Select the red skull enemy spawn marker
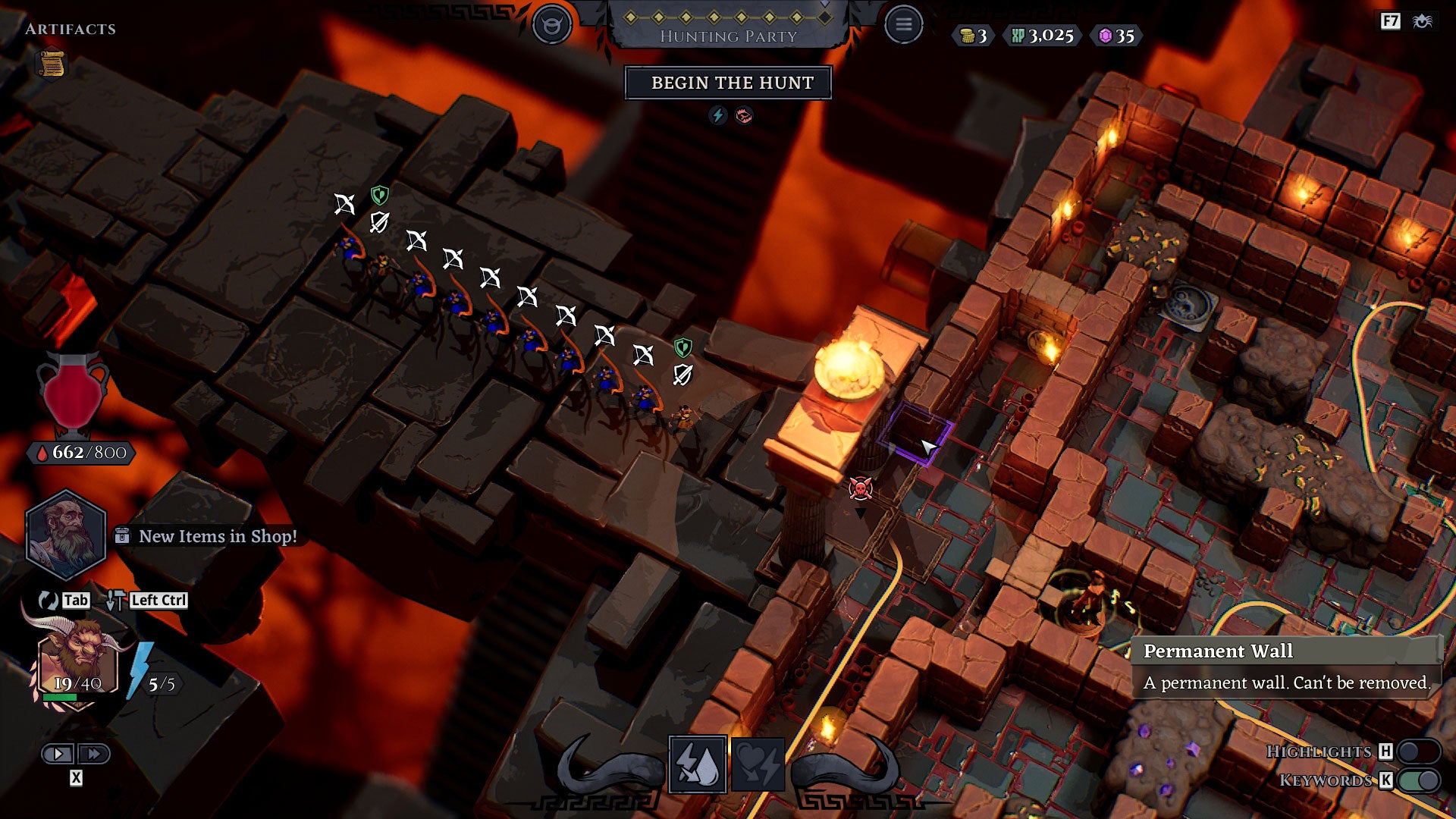The height and width of the screenshot is (819, 1456). (860, 489)
